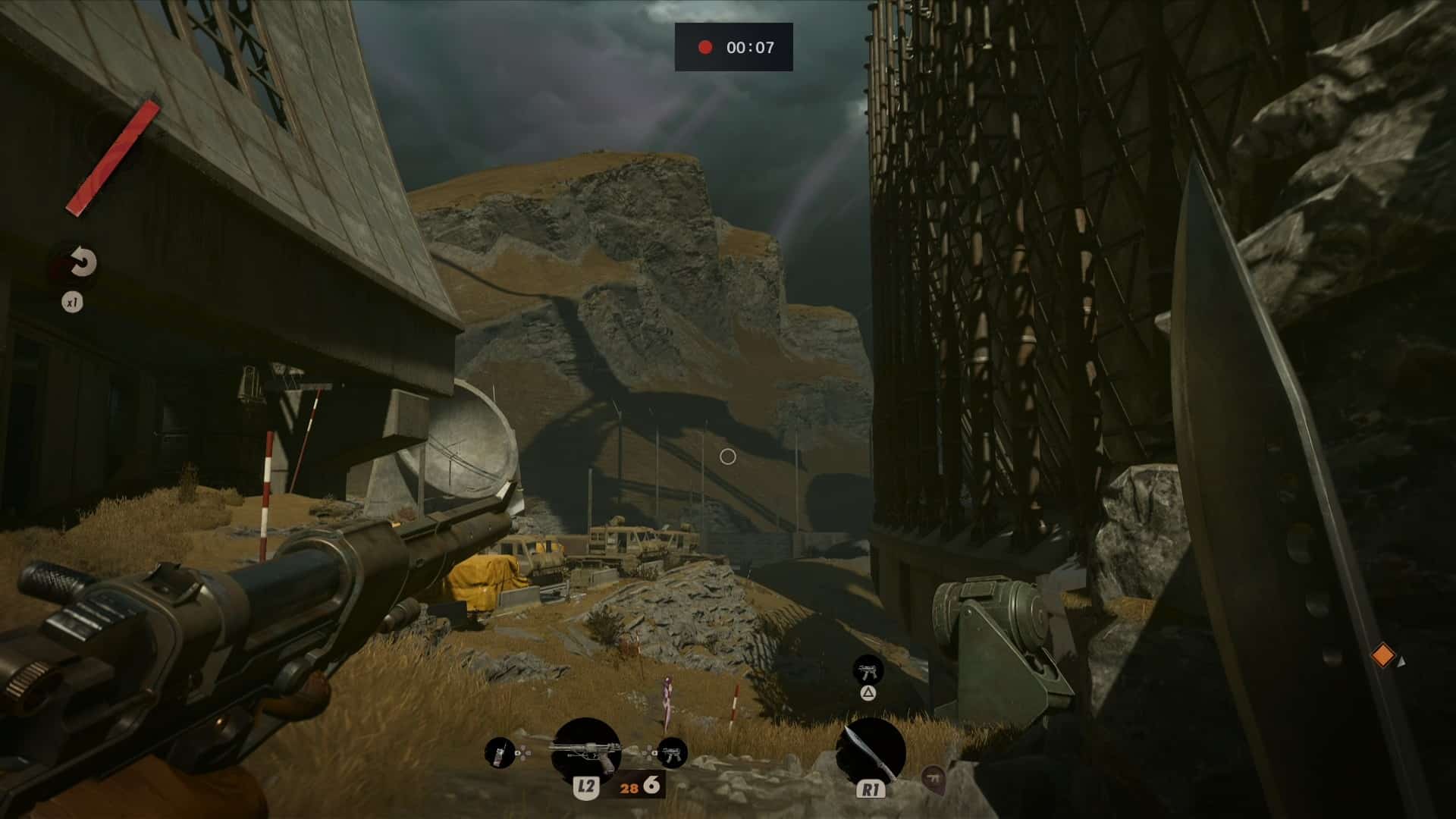Expand the right d-pad weapon selector arrow
Image resolution: width=1456 pixels, height=819 pixels.
pos(653,753)
